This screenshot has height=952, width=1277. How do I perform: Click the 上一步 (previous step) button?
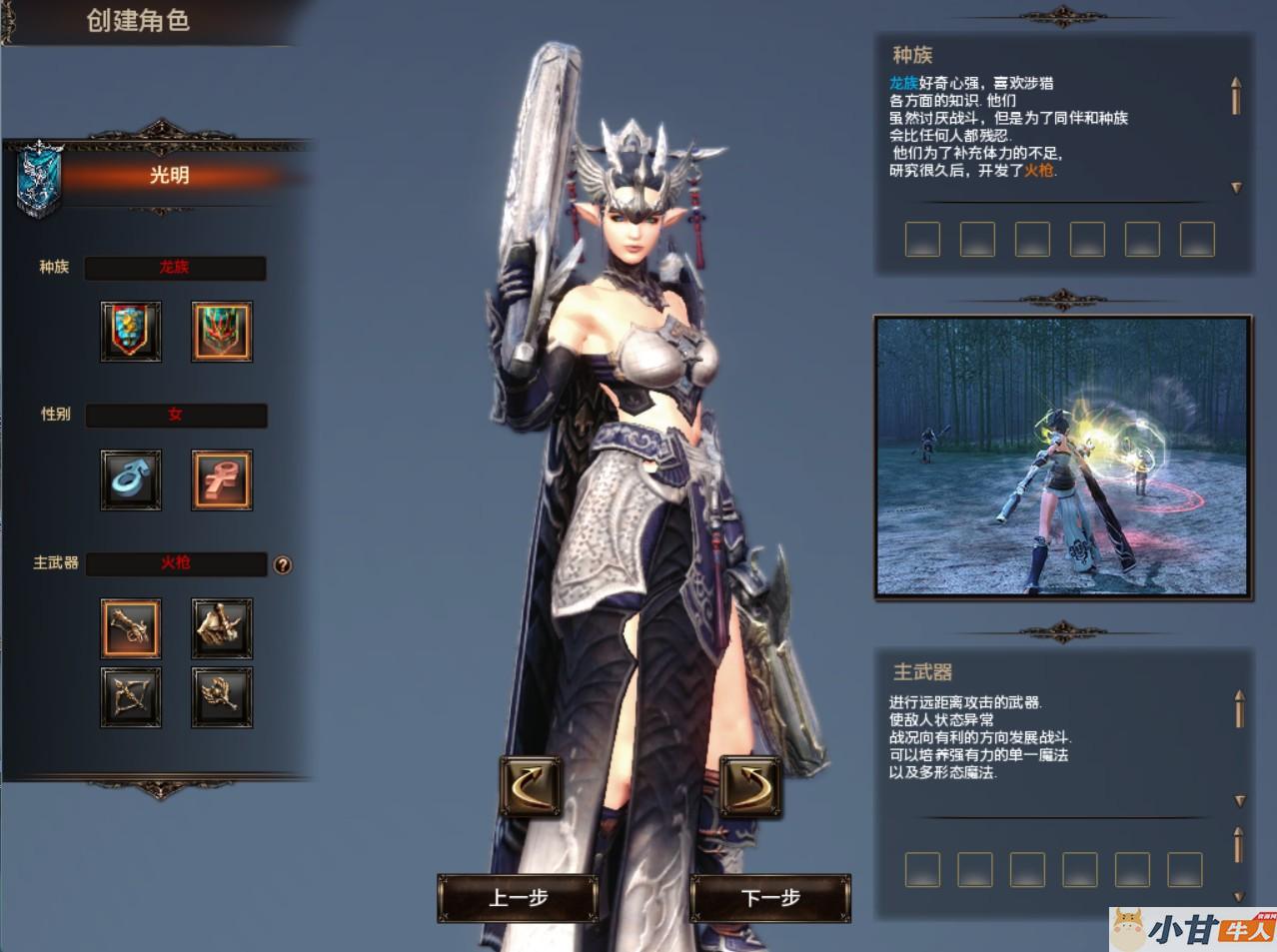click(518, 897)
